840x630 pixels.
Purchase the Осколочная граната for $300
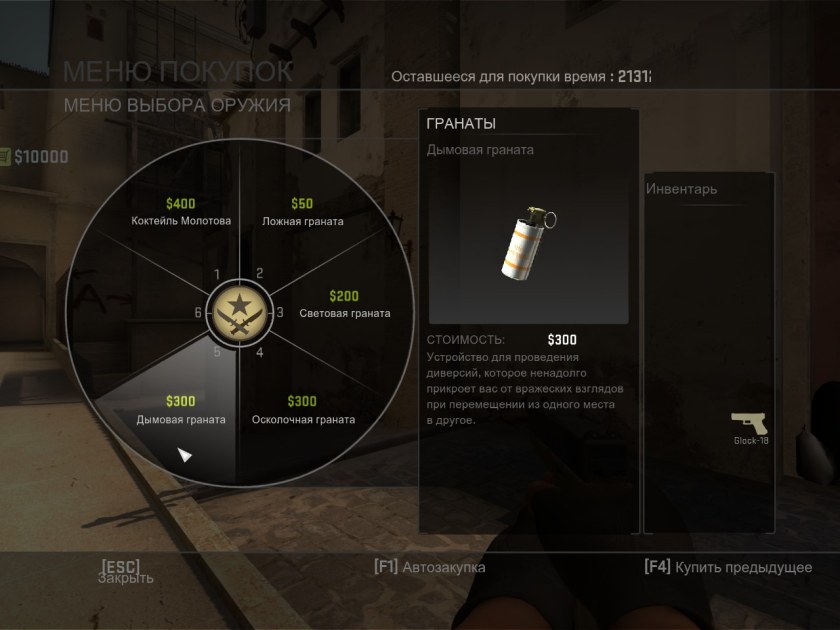302,410
